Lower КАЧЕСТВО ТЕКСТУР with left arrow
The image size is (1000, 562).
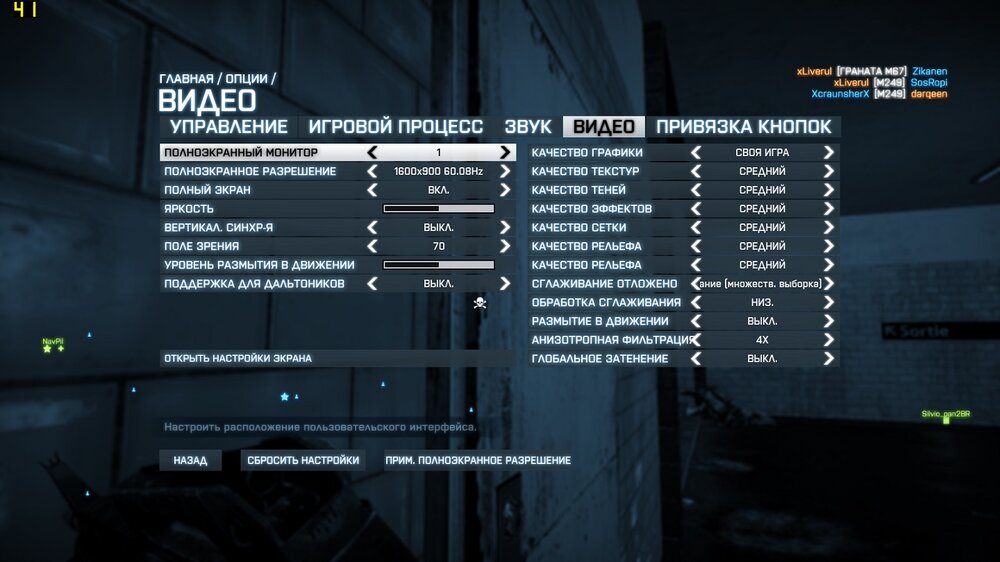coord(696,172)
